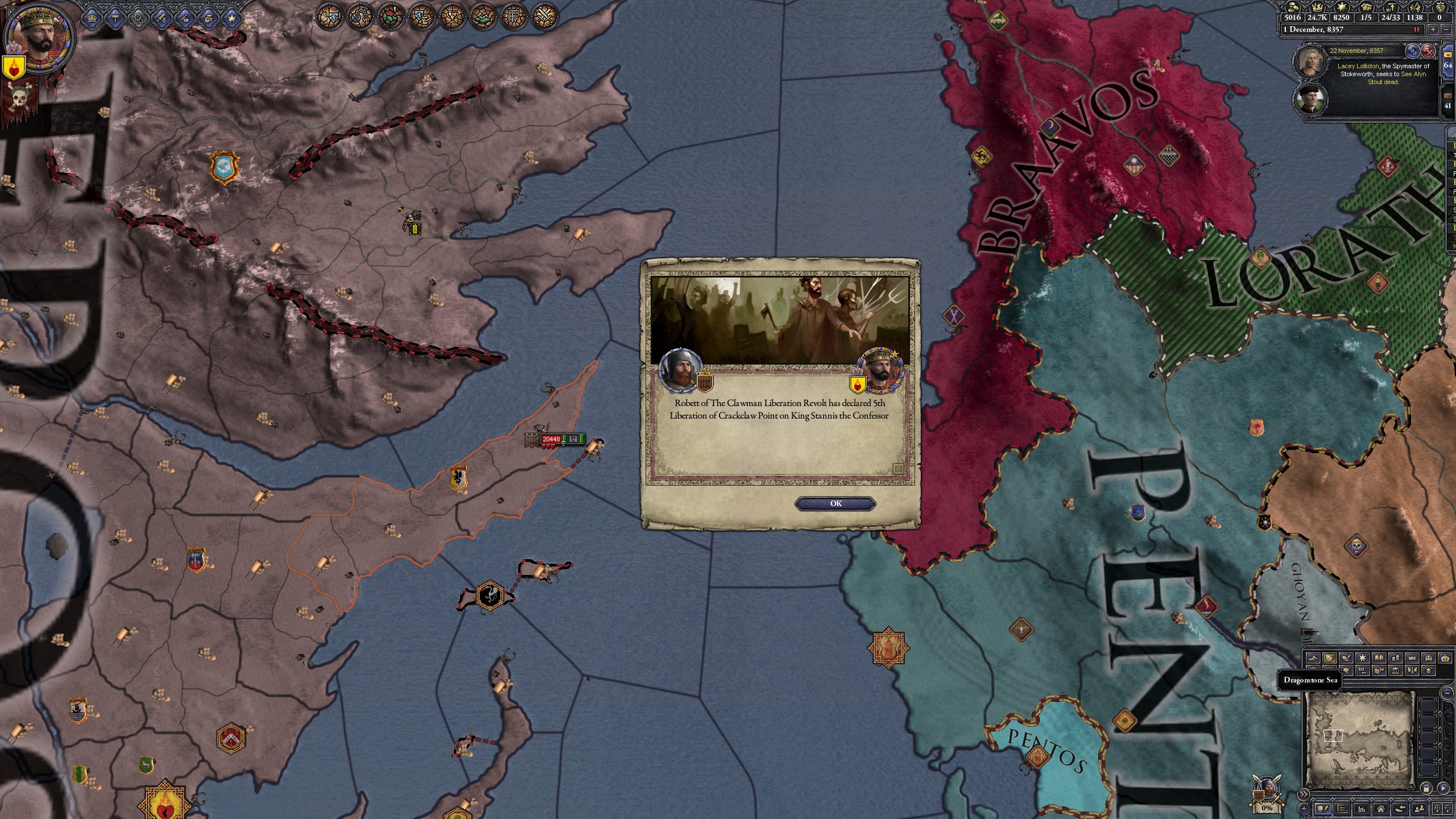Open the ledger bar-chart button
The height and width of the screenshot is (819, 1456).
1362,809
